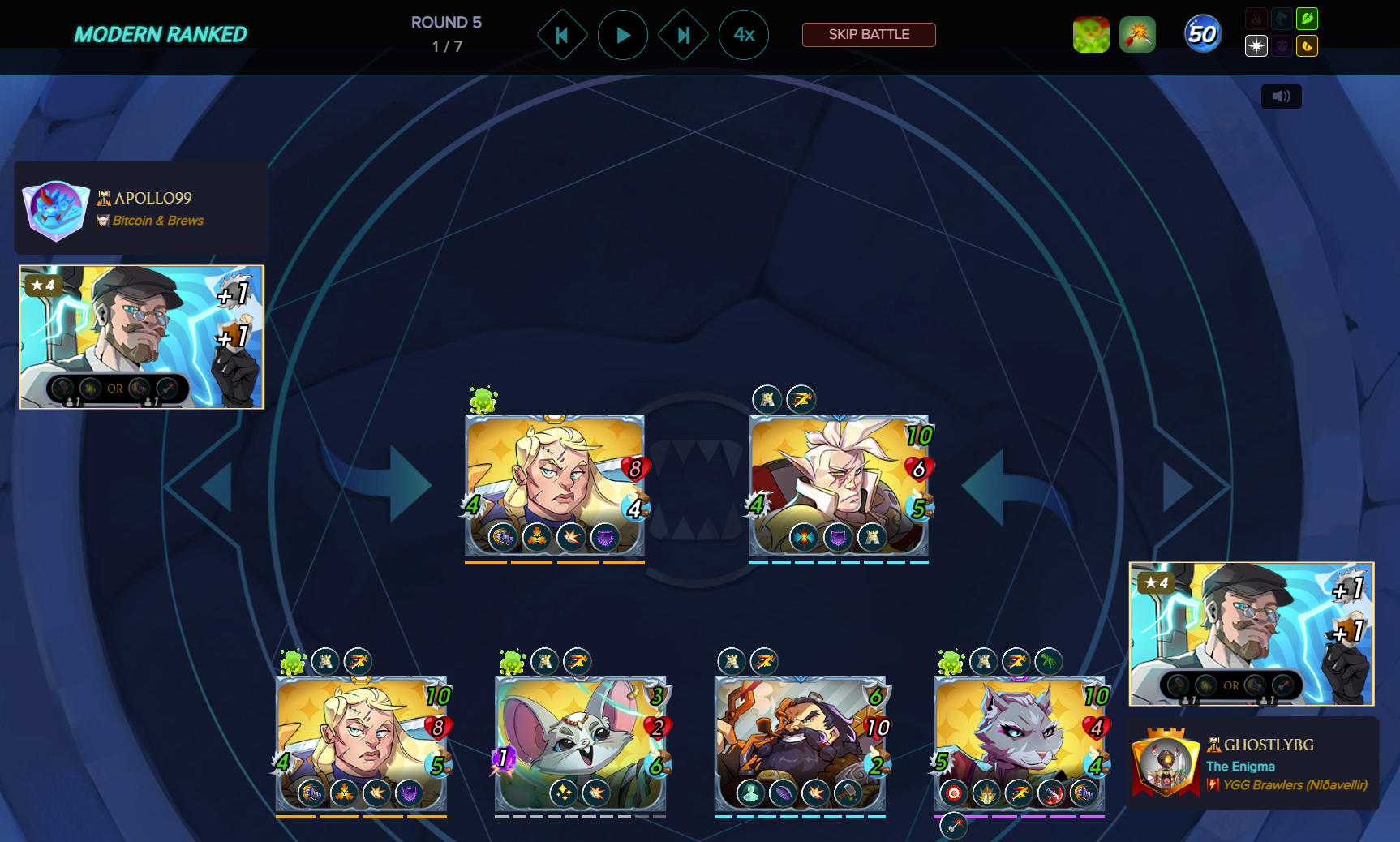Inspect the explosion ruleset icon
Screen dimensions: 1400x842
pos(1137,35)
